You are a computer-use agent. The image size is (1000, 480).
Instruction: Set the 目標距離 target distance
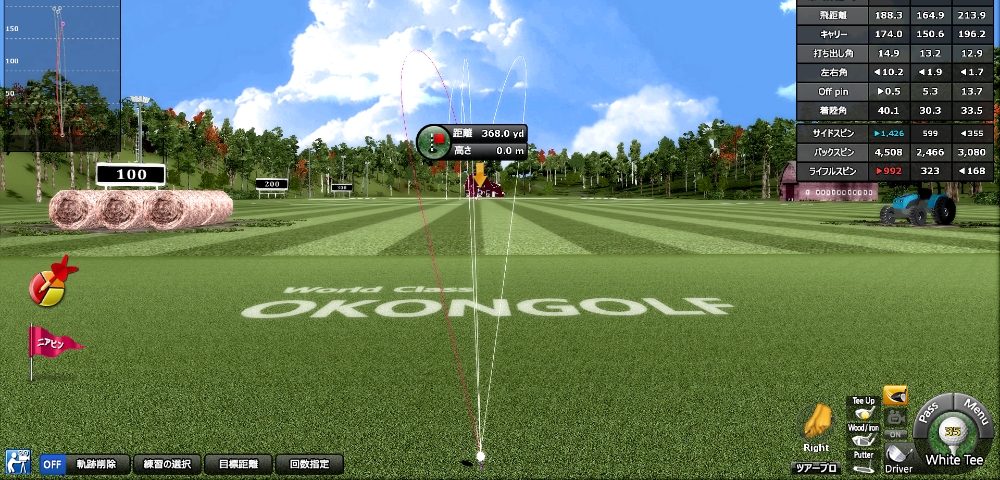(x=238, y=464)
